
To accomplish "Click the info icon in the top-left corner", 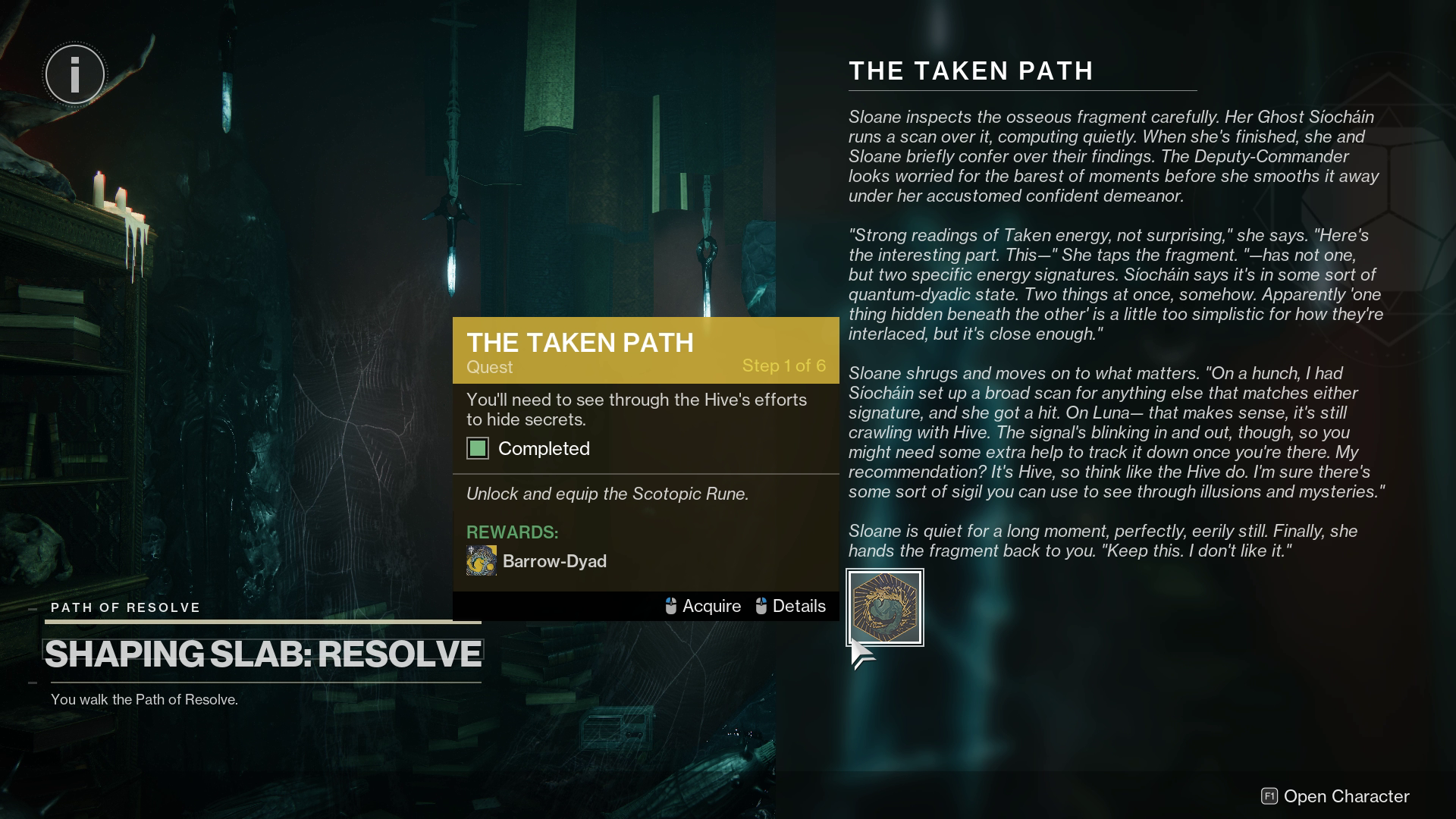I will [x=74, y=74].
